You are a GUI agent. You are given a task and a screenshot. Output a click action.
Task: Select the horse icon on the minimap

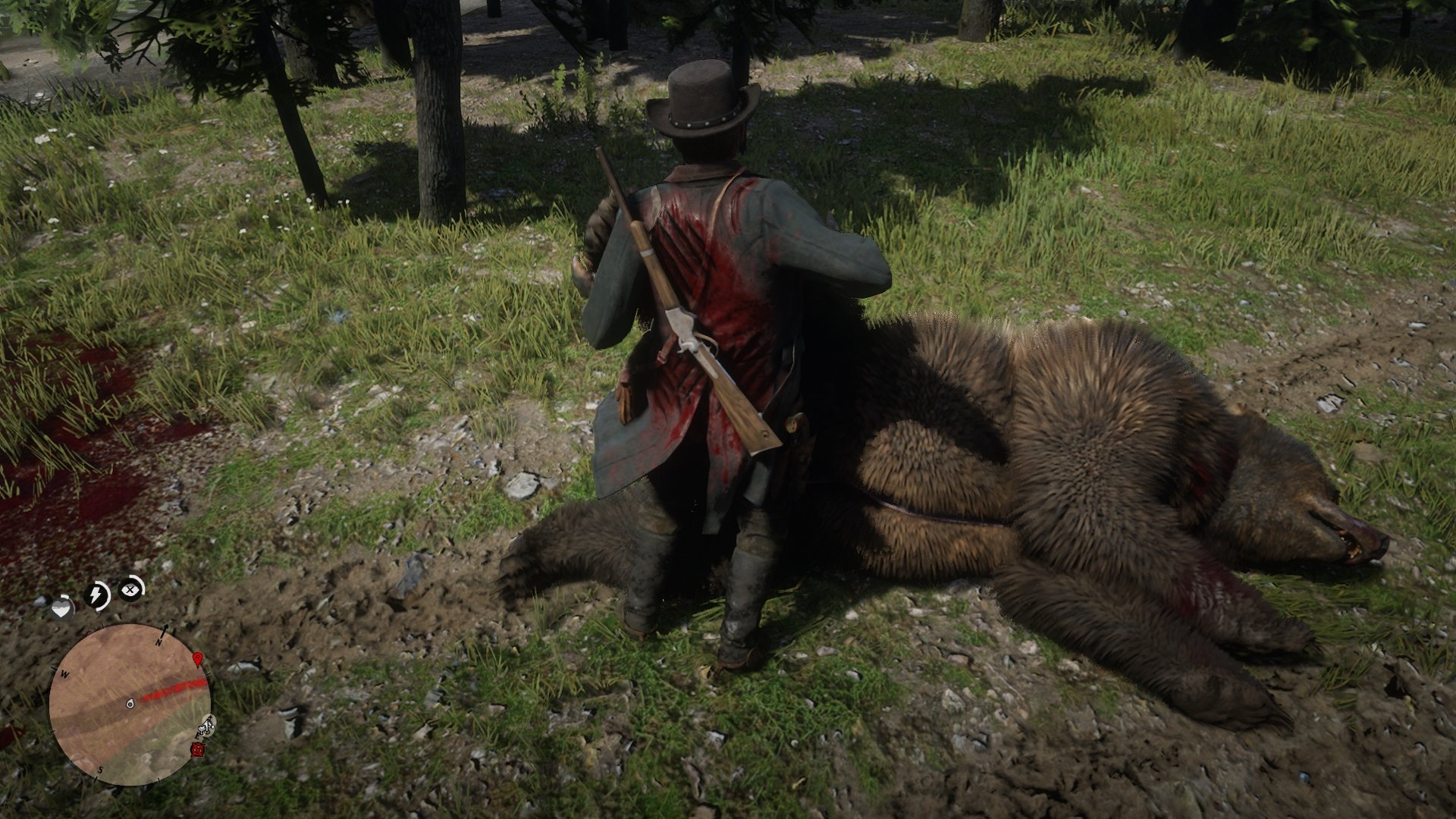tap(206, 726)
